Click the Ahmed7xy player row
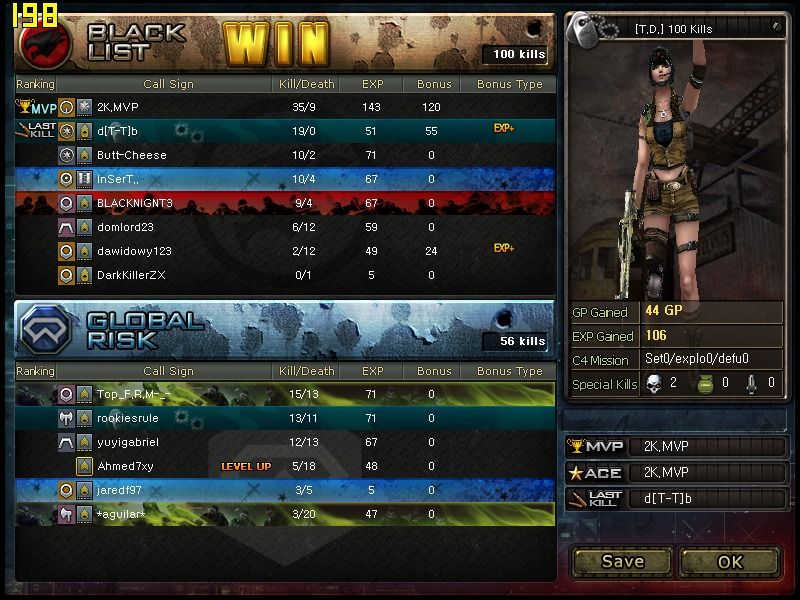 tap(285, 466)
